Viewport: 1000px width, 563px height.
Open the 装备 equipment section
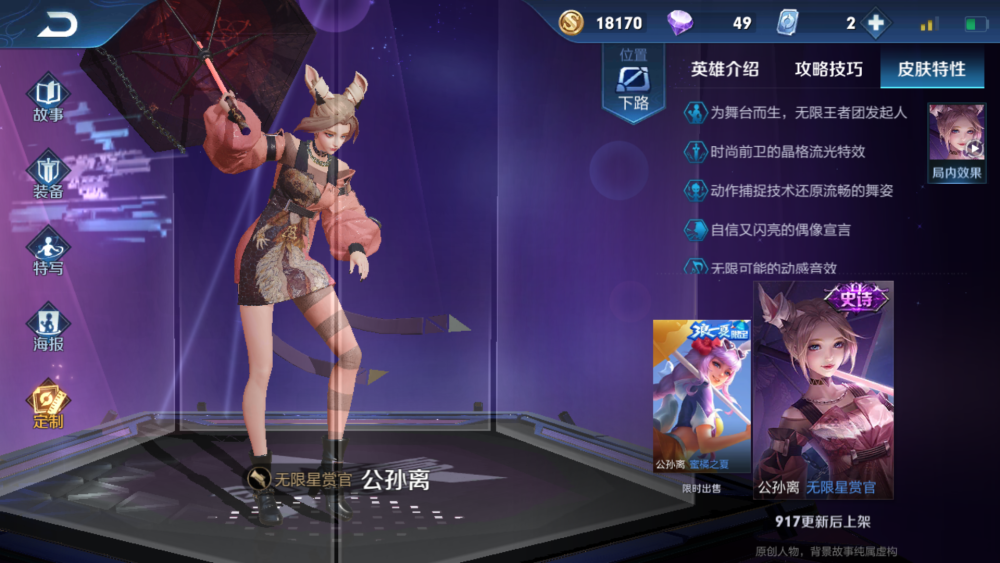[x=48, y=176]
